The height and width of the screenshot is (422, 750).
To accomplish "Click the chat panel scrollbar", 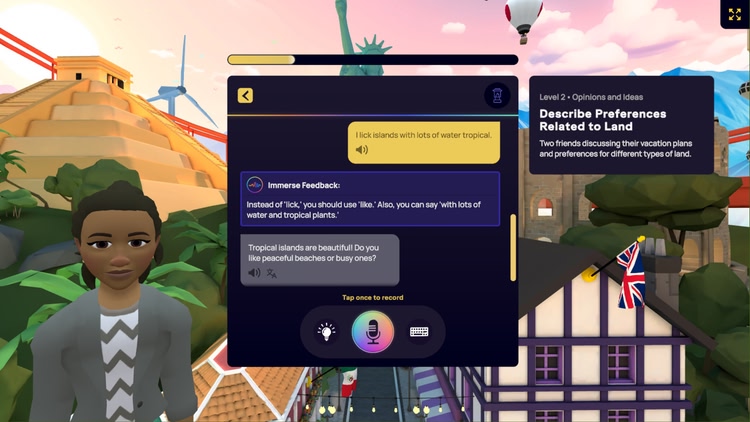I will click(514, 247).
